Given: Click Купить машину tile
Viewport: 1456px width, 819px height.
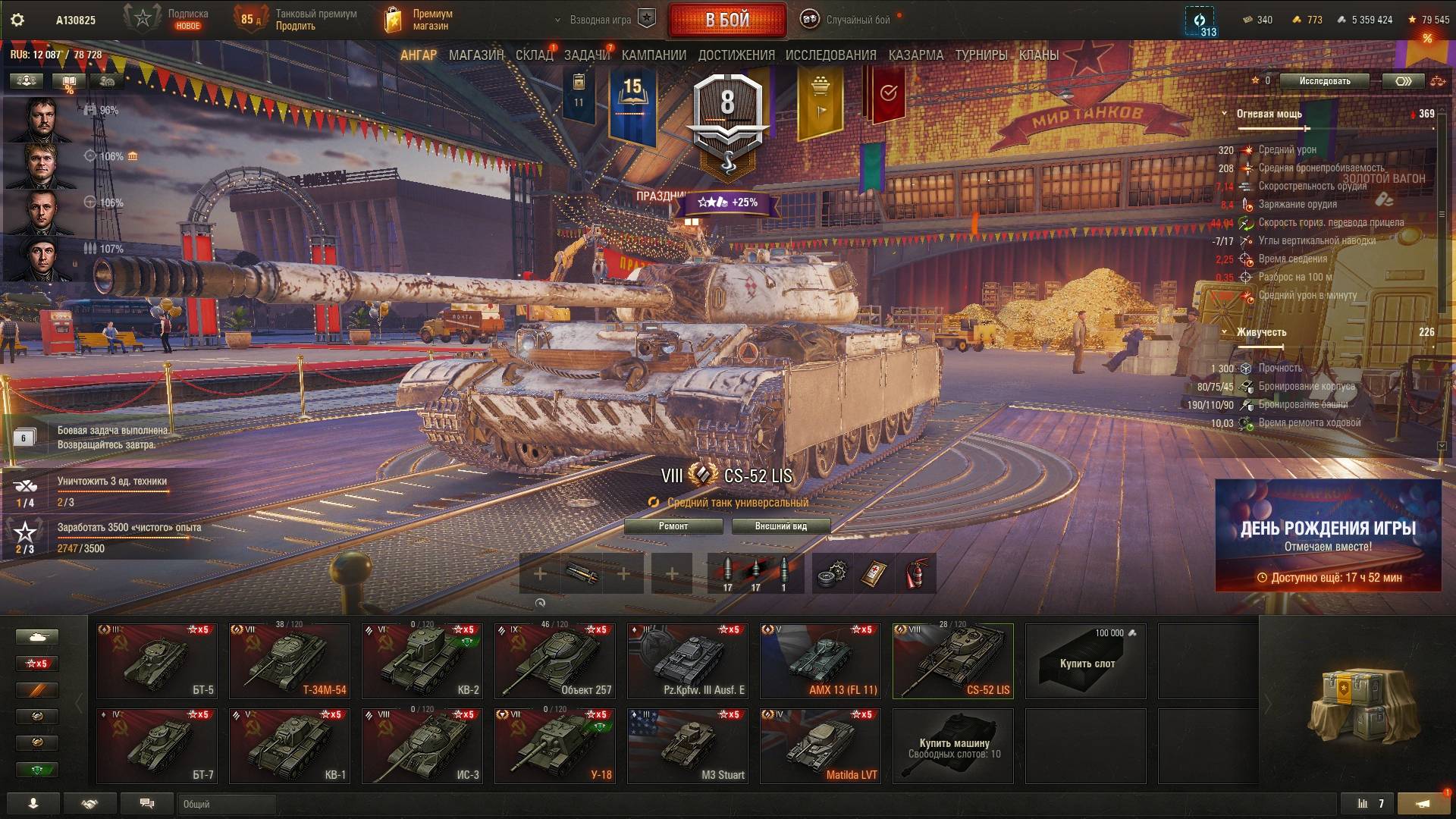Looking at the screenshot, I should pyautogui.click(x=953, y=747).
